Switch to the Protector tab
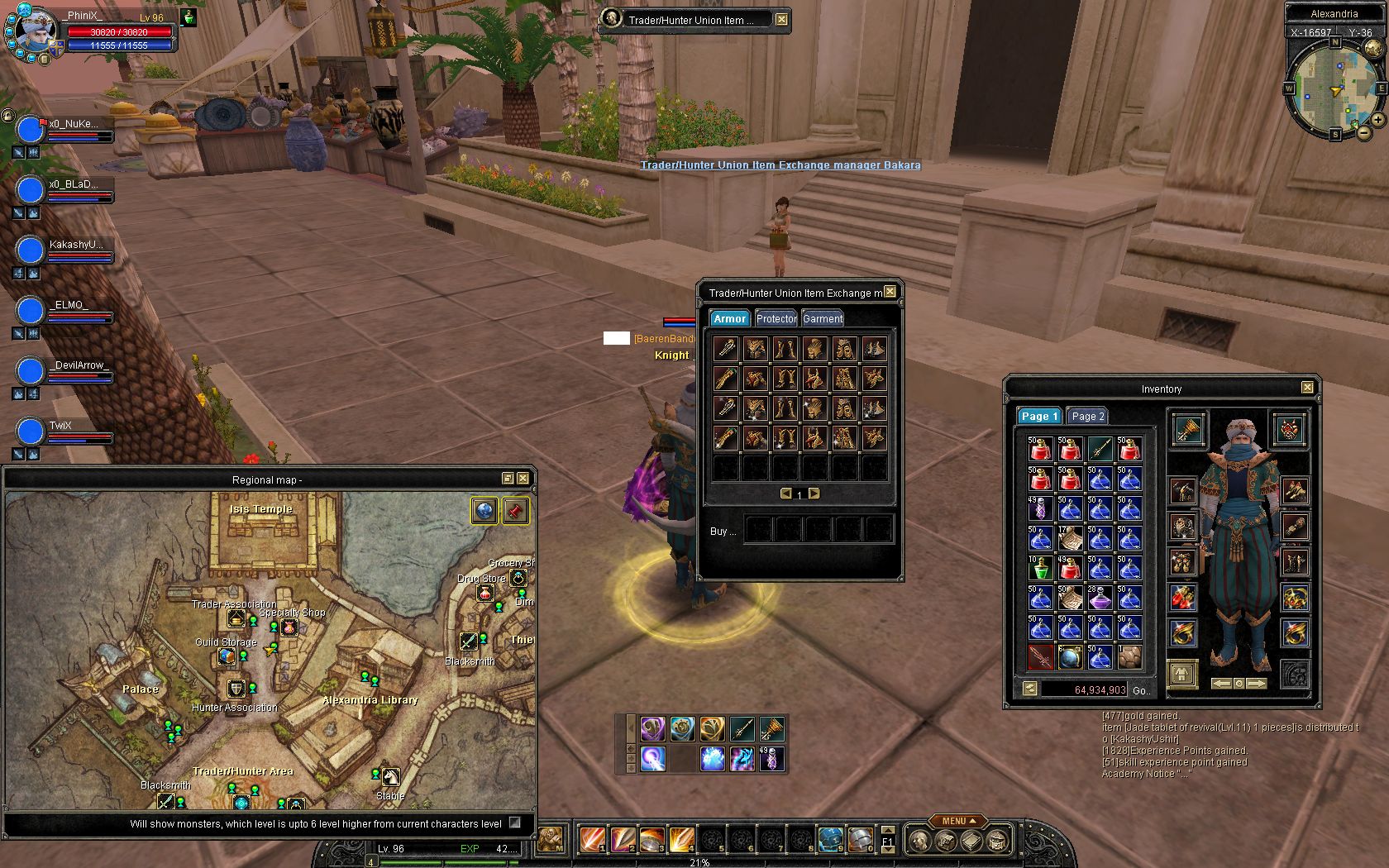Screen dimensions: 1389x868 tap(776, 318)
